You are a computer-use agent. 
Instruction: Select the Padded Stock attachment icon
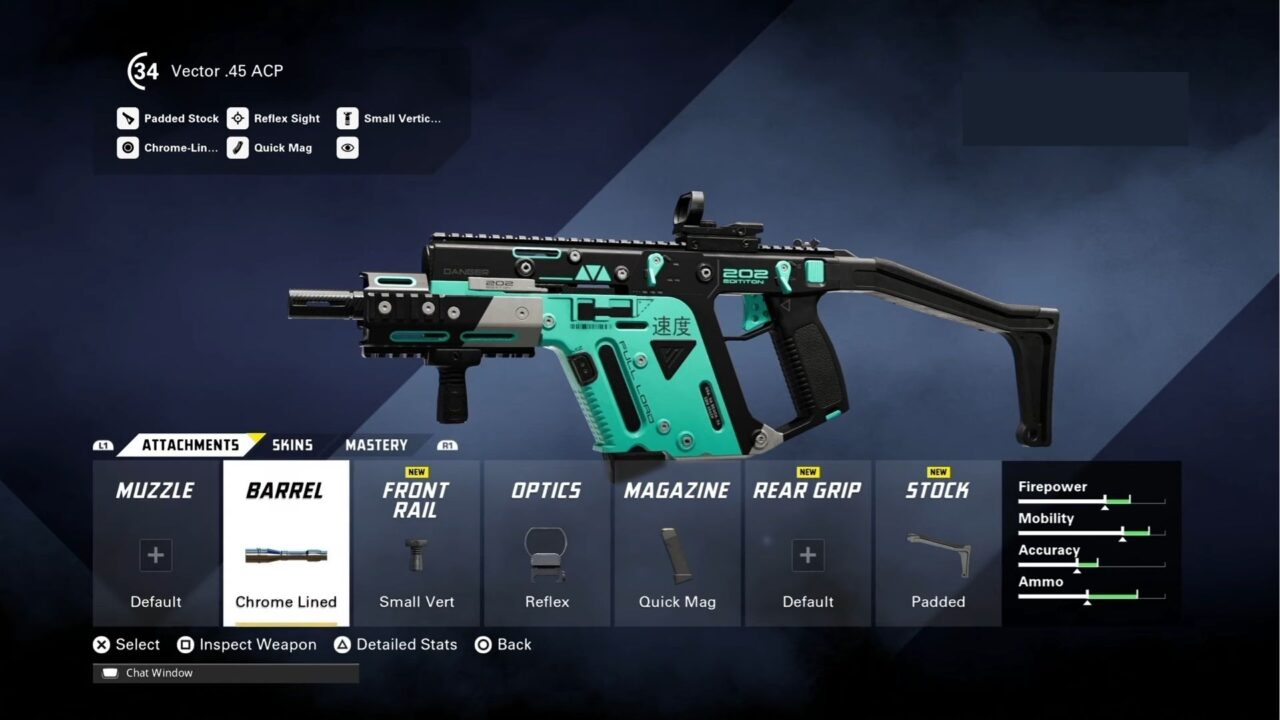click(x=128, y=118)
